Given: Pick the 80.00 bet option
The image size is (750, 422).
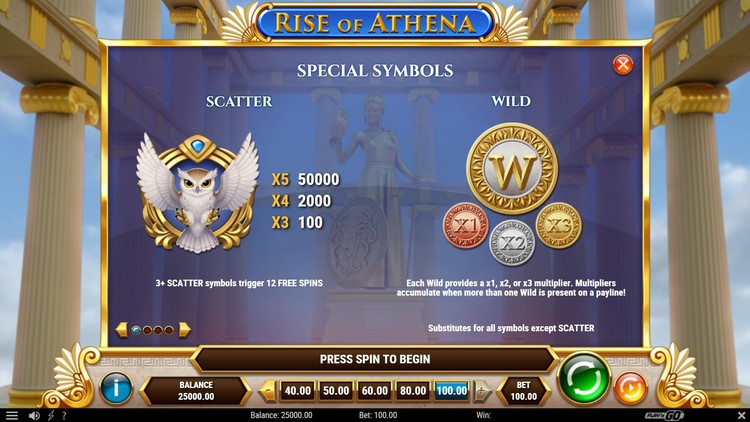Looking at the screenshot, I should tap(412, 391).
